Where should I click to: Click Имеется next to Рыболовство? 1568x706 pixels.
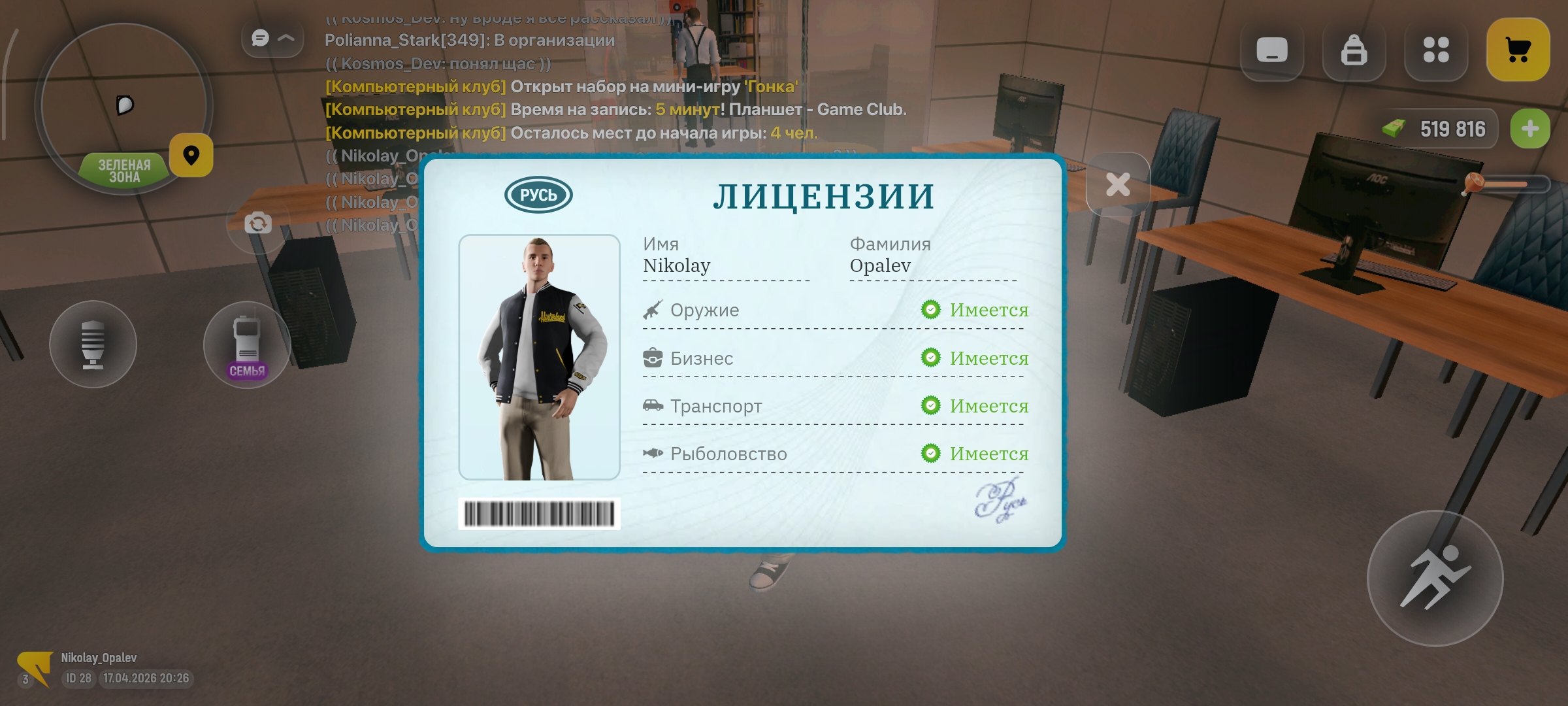pos(989,454)
